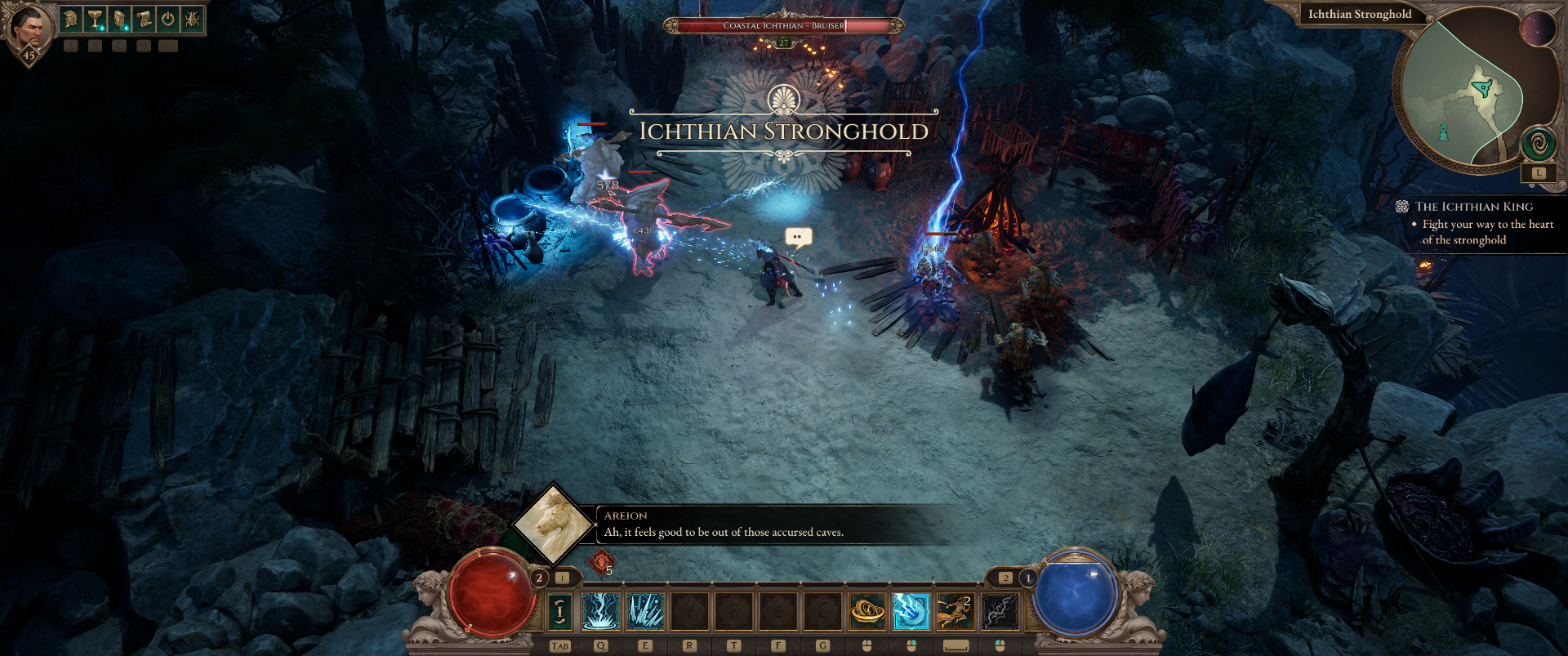
Task: Click the power button system menu icon
Action: pos(167,19)
